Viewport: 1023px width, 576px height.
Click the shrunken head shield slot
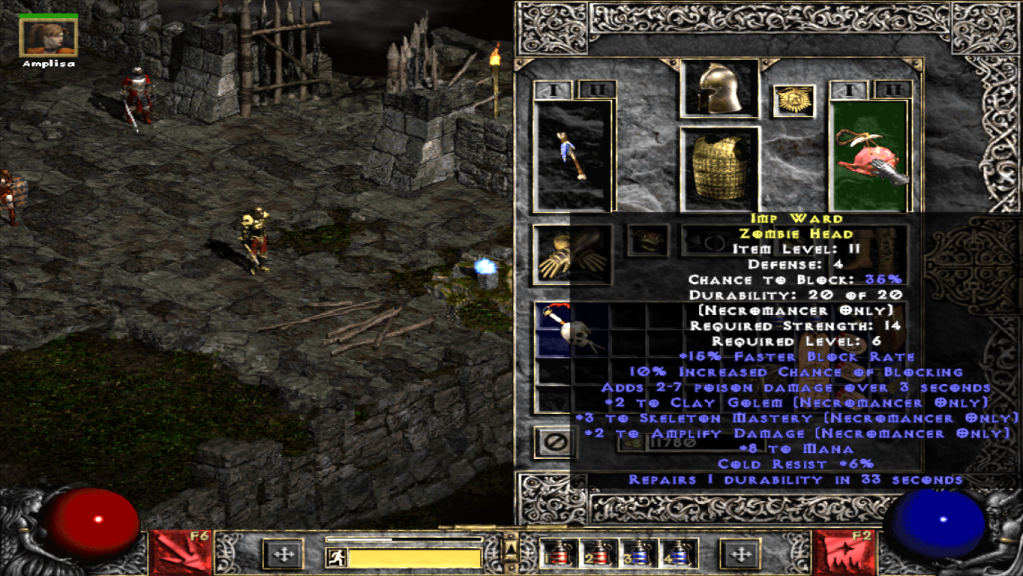point(869,155)
